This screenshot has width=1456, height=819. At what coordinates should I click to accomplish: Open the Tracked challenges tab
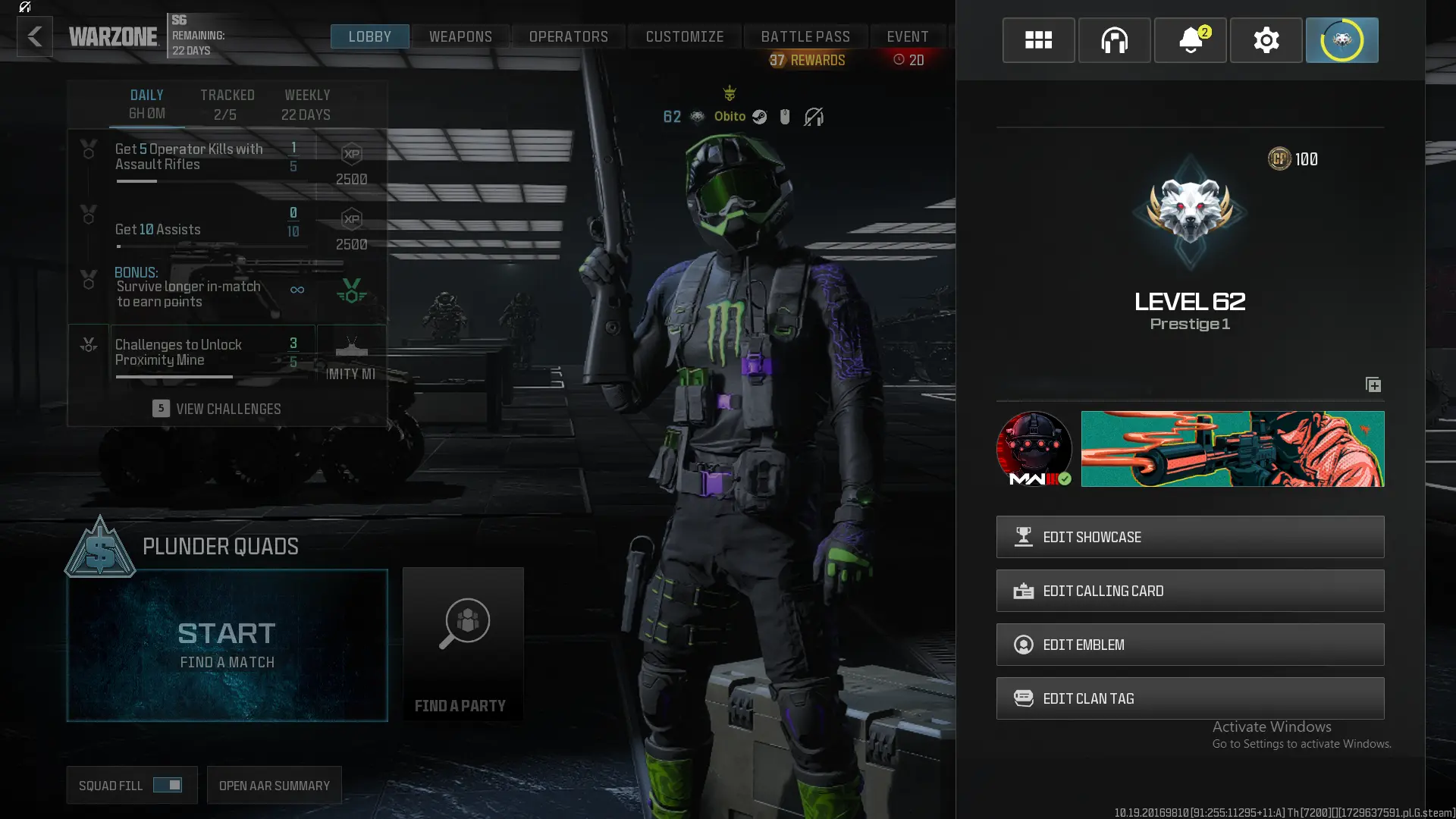227,104
